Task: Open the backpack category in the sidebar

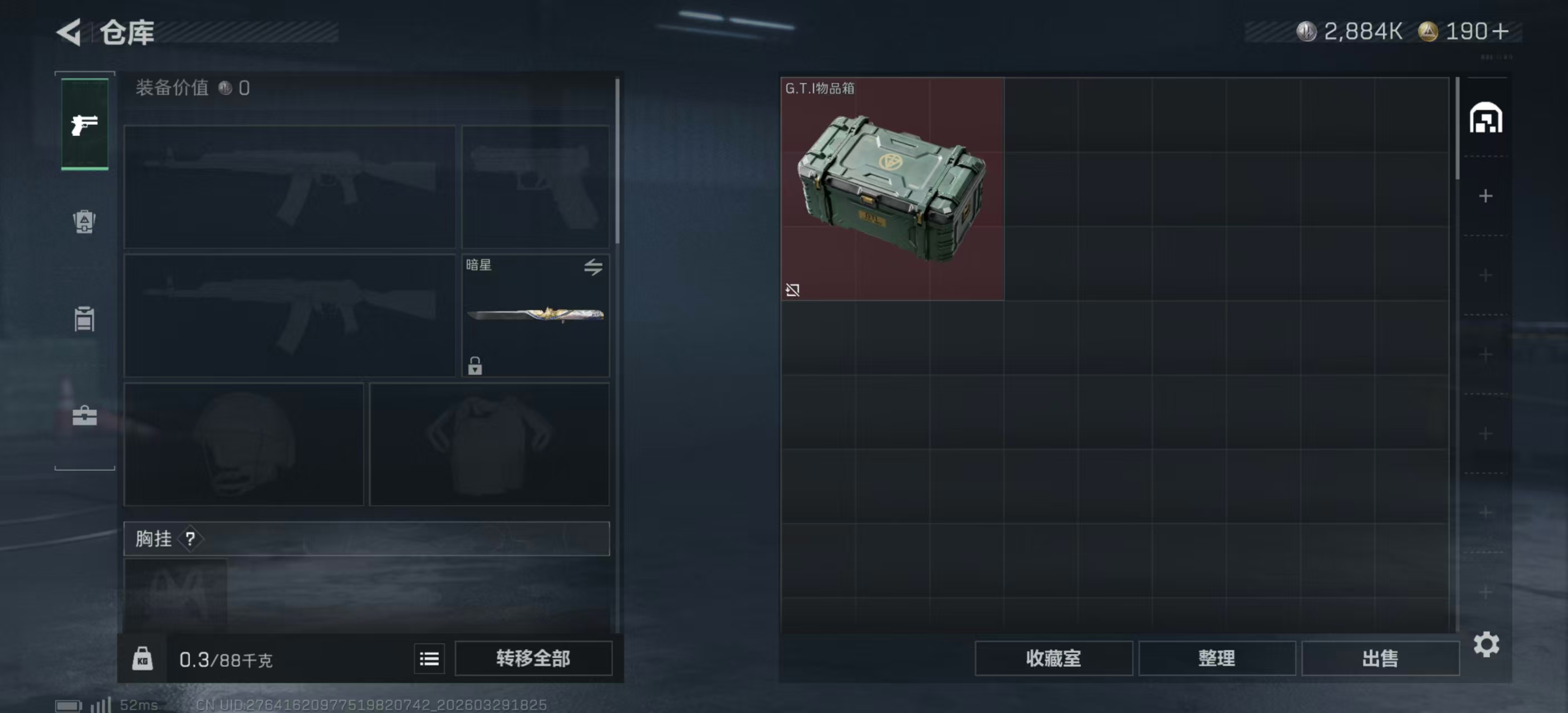Action: pyautogui.click(x=84, y=223)
